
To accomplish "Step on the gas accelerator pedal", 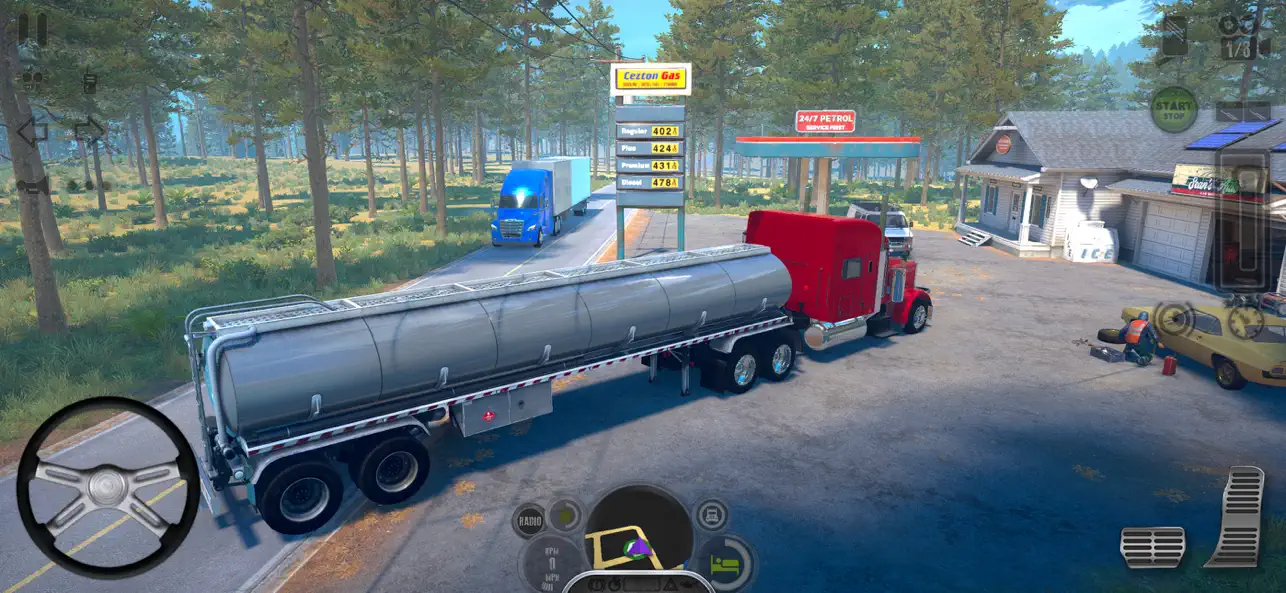I will (x=1236, y=516).
